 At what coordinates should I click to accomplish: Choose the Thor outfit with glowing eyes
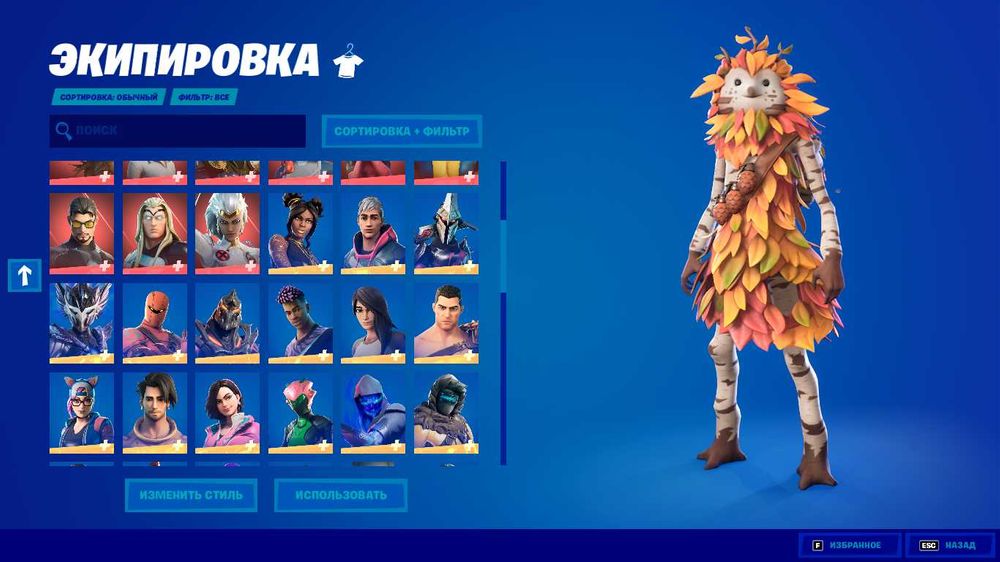pyautogui.click(x=155, y=233)
